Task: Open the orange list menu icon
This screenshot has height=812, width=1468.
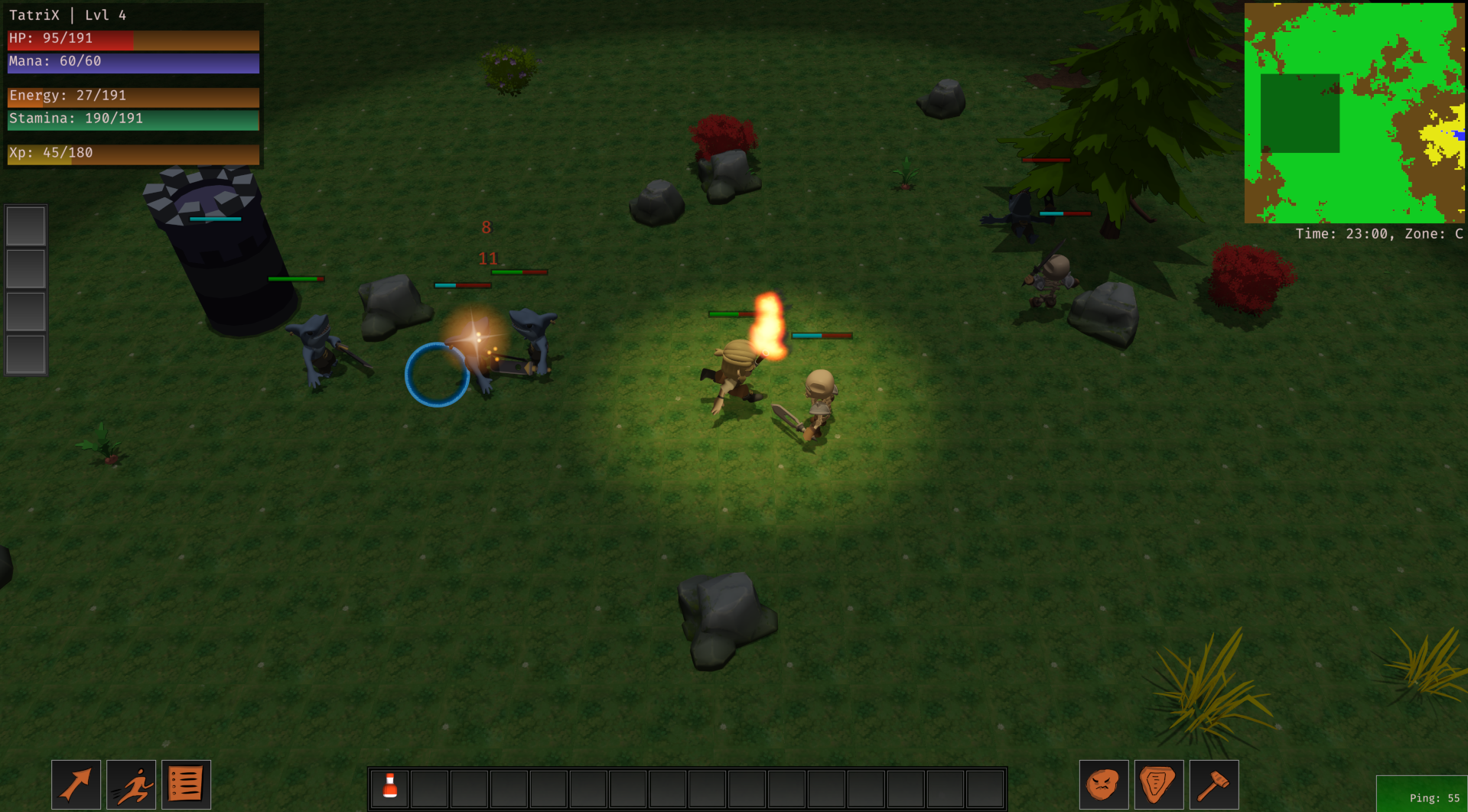Action: click(x=186, y=784)
